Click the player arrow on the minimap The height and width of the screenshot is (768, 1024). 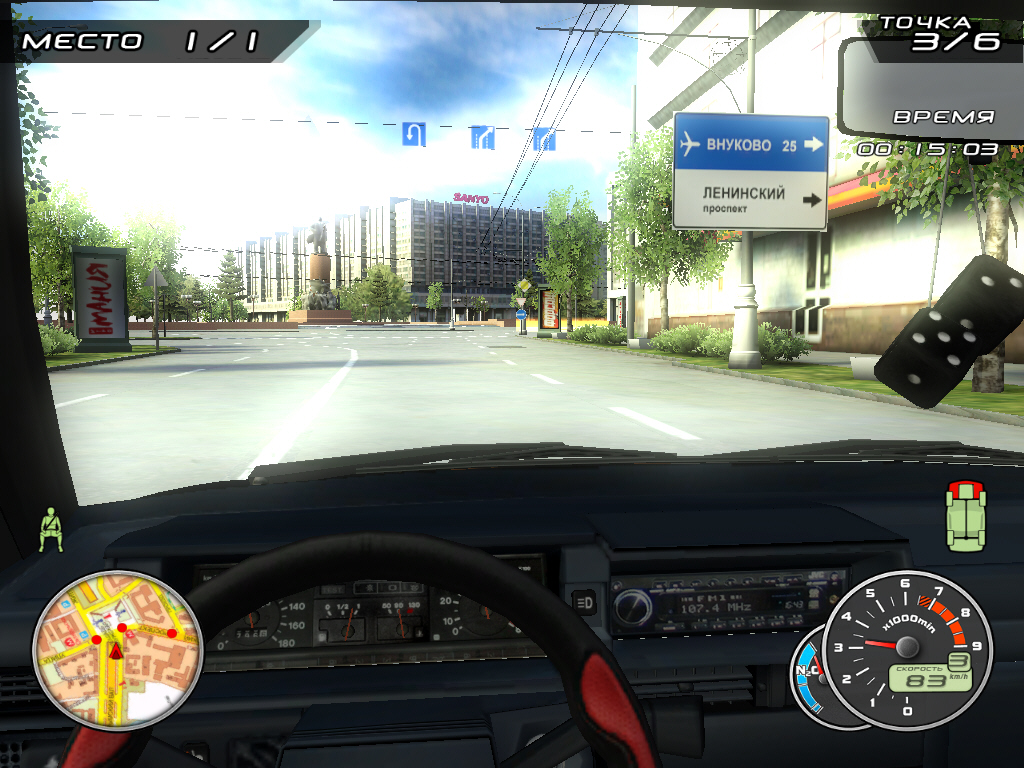tap(116, 652)
